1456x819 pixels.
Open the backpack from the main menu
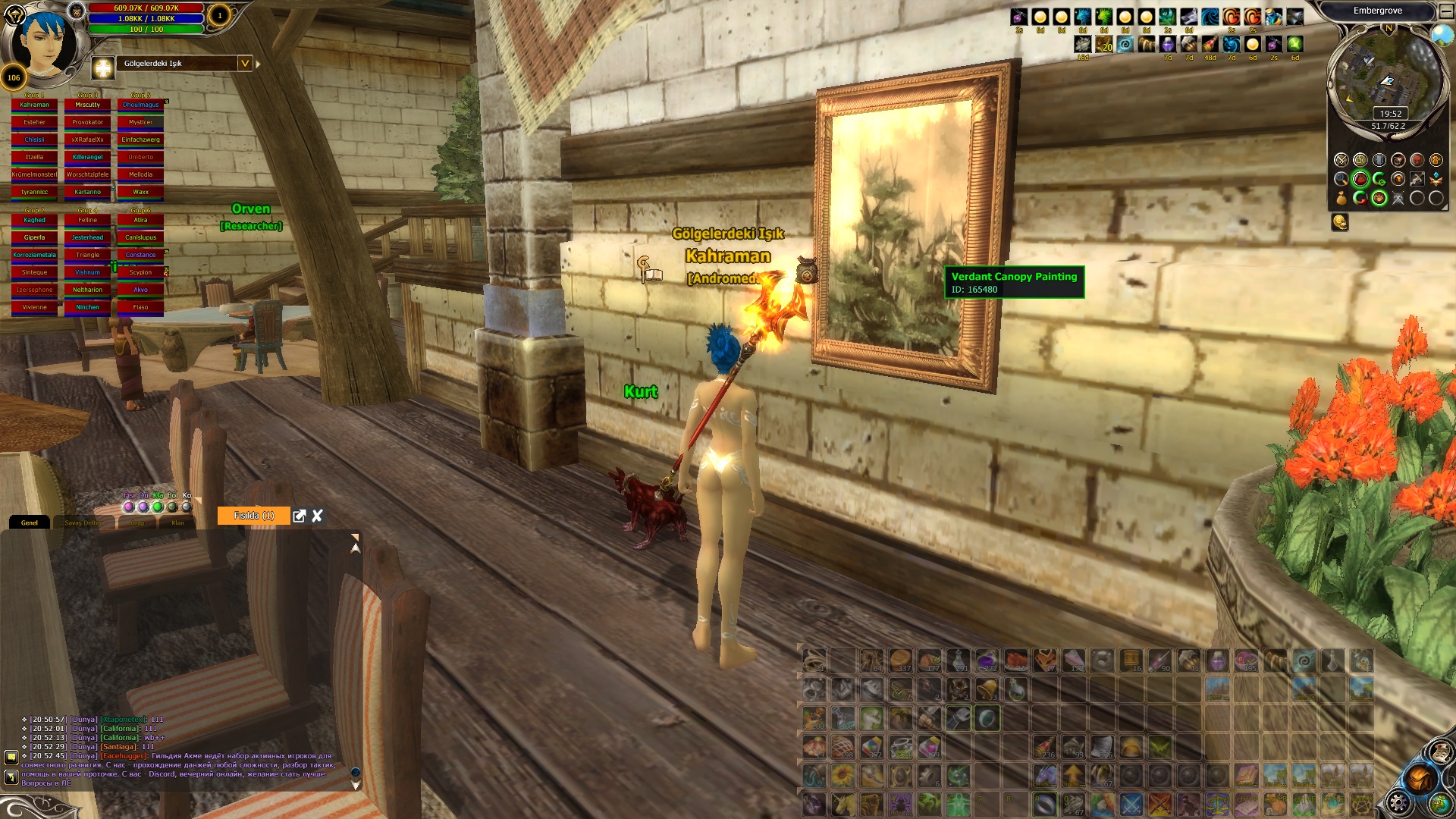click(x=1419, y=780)
